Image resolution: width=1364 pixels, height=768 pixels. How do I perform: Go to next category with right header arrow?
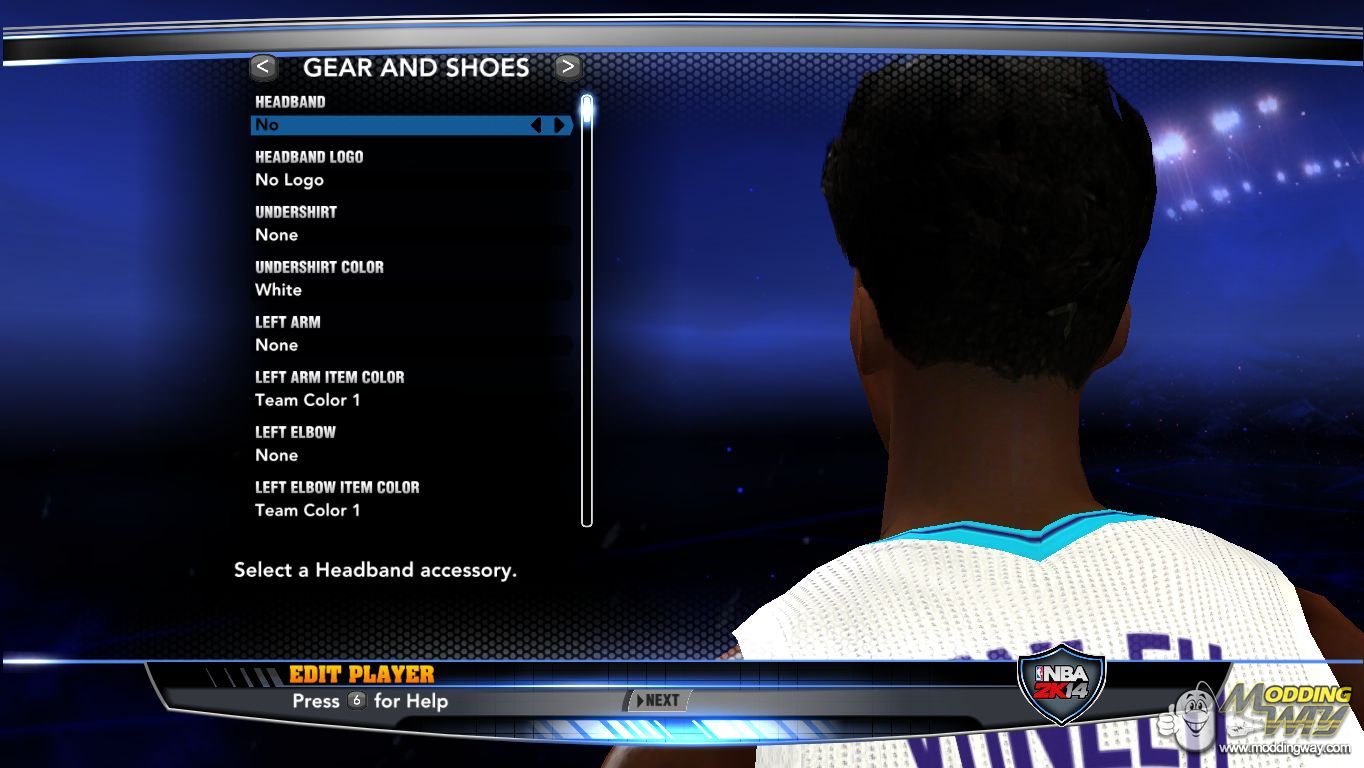pyautogui.click(x=567, y=67)
